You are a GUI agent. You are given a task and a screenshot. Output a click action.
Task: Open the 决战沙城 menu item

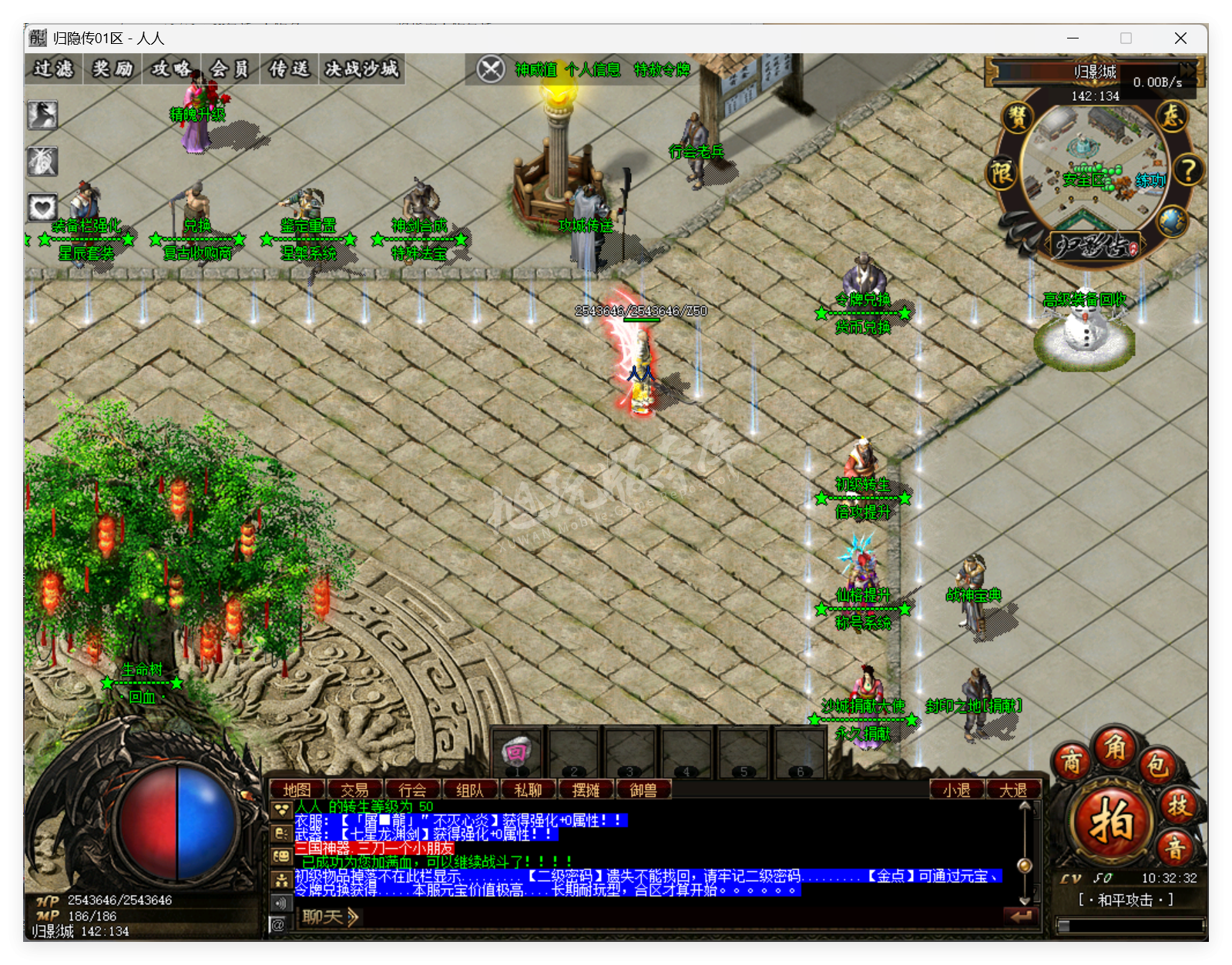pyautogui.click(x=361, y=69)
